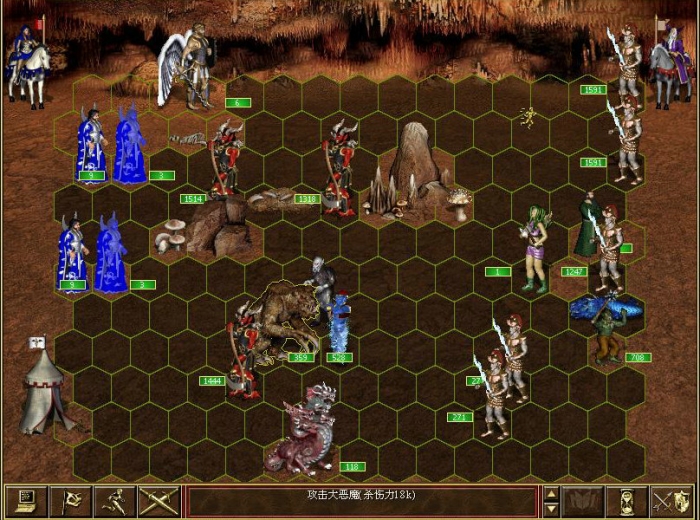Toggle auto-combat with the crossed swords button
700x520 pixels.
click(x=158, y=500)
